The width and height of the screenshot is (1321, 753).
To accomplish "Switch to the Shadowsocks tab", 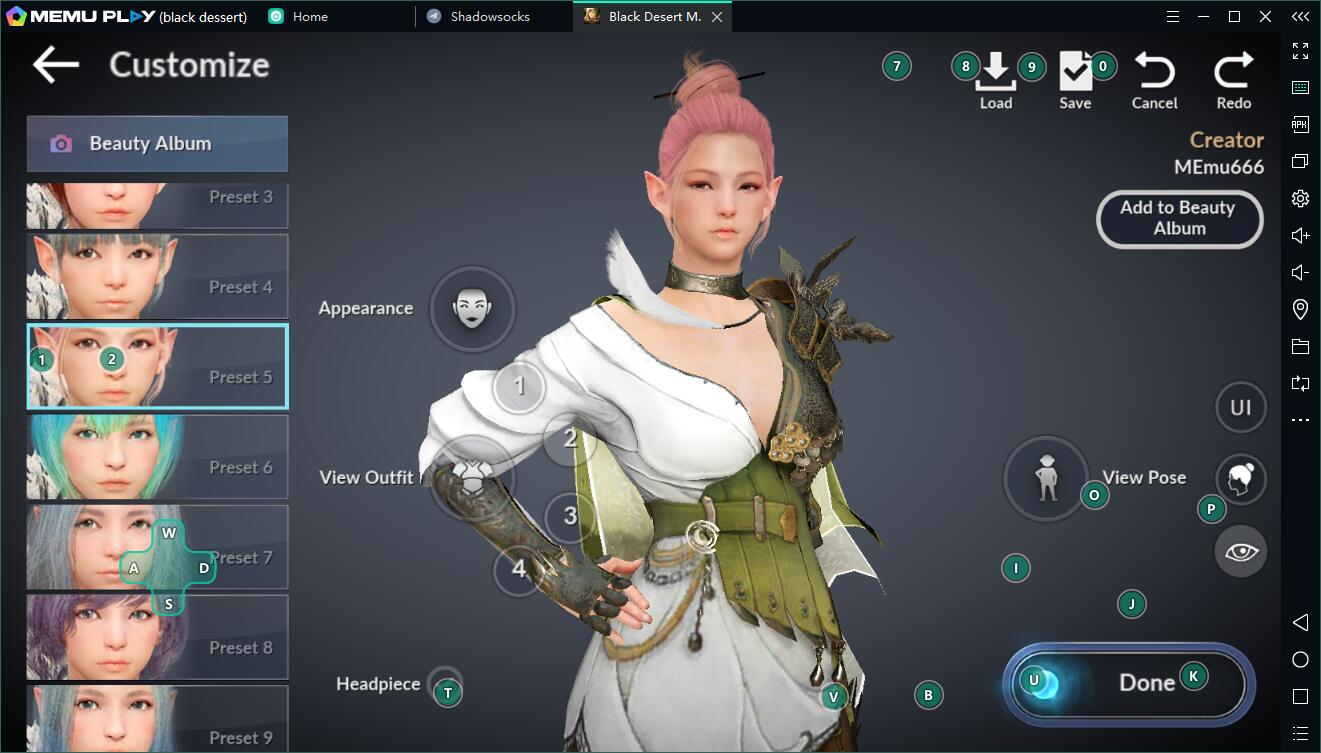I will pos(489,17).
